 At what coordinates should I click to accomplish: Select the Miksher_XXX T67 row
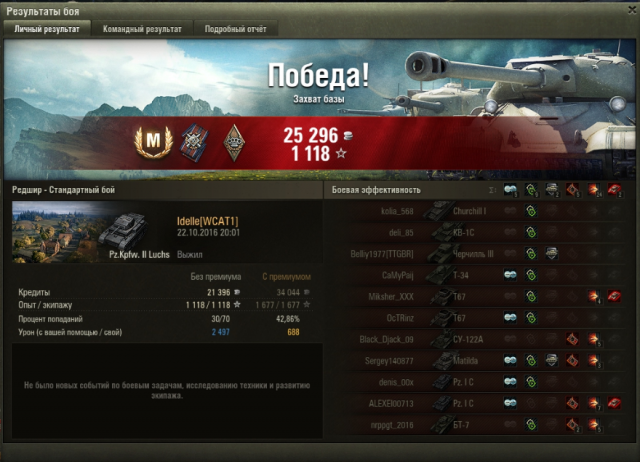(480, 297)
